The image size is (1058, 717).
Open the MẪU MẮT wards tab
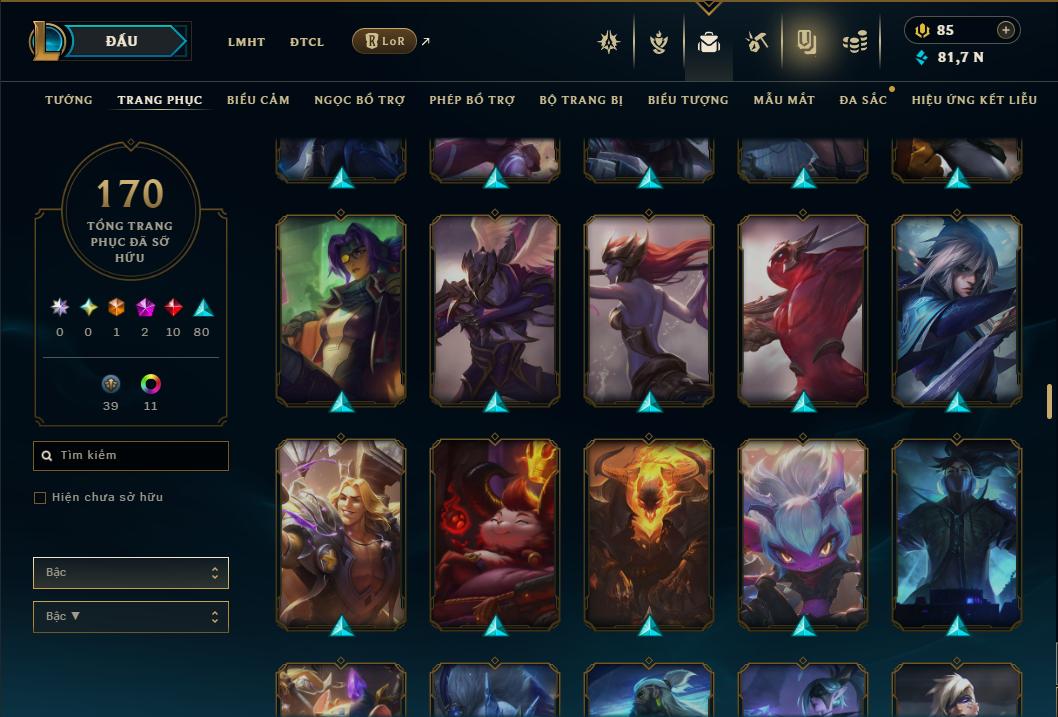[x=784, y=100]
